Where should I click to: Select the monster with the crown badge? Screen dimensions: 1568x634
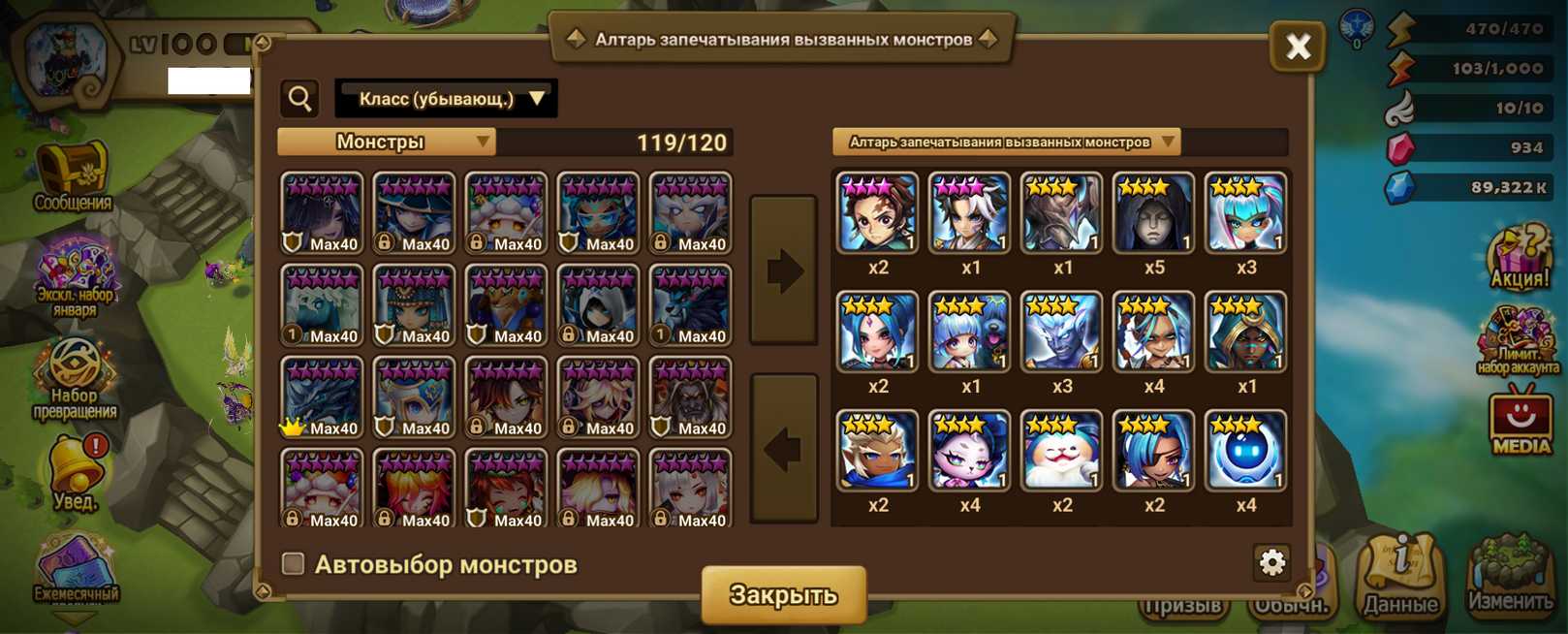tap(322, 397)
